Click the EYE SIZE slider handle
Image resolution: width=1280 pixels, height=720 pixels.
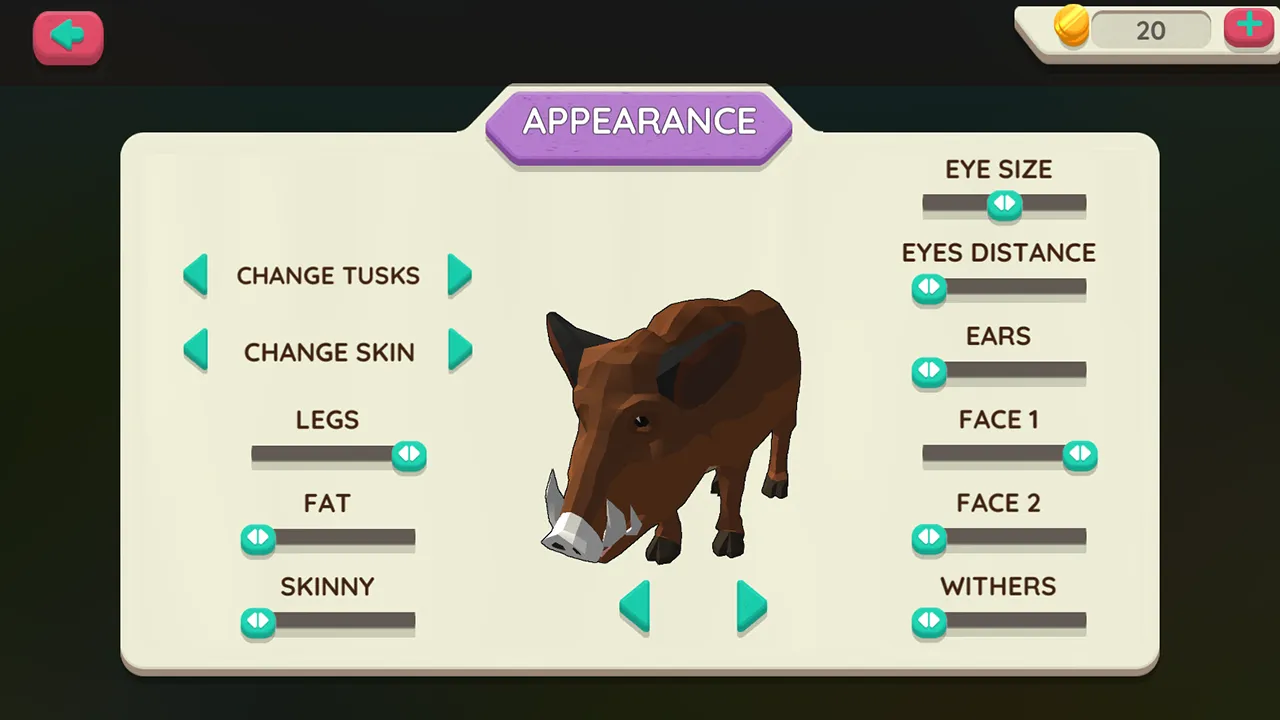click(x=1004, y=204)
